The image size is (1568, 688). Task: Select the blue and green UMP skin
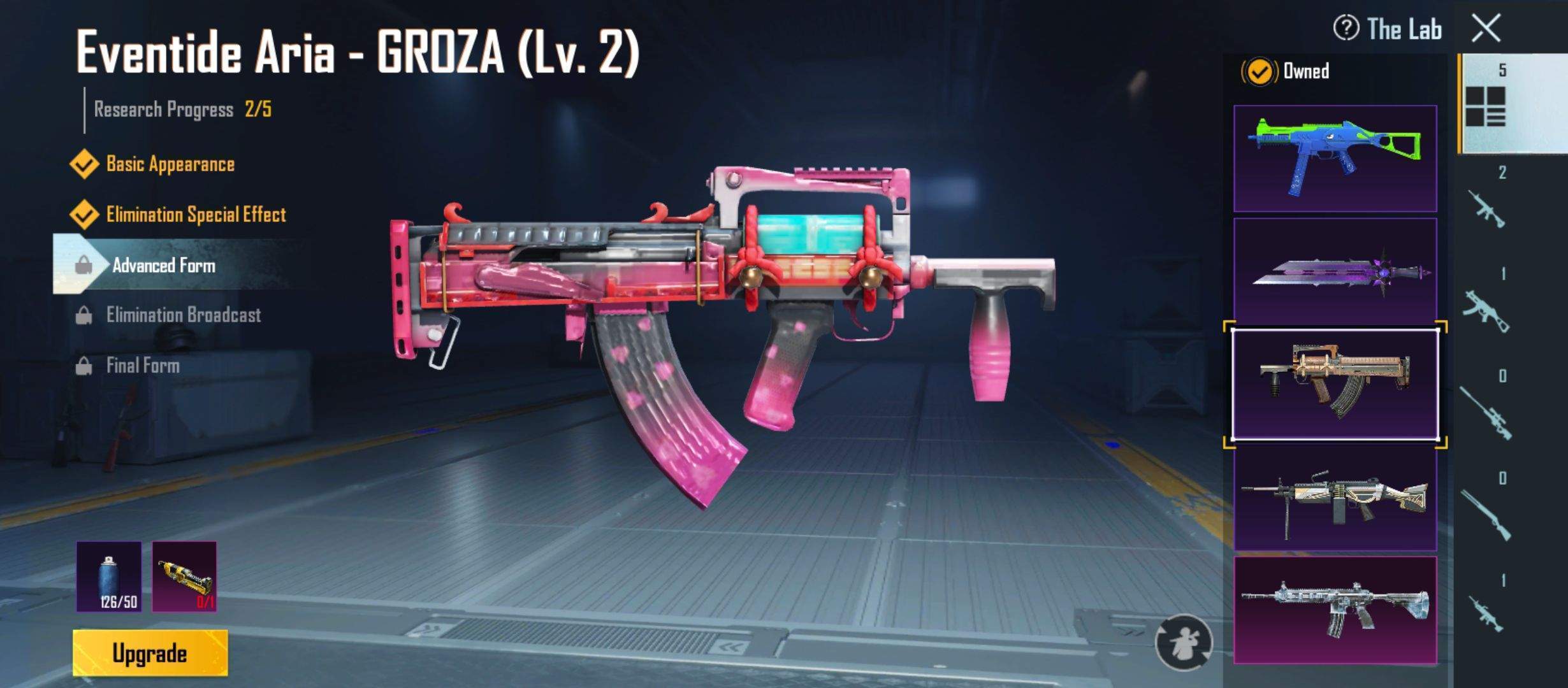click(x=1335, y=159)
